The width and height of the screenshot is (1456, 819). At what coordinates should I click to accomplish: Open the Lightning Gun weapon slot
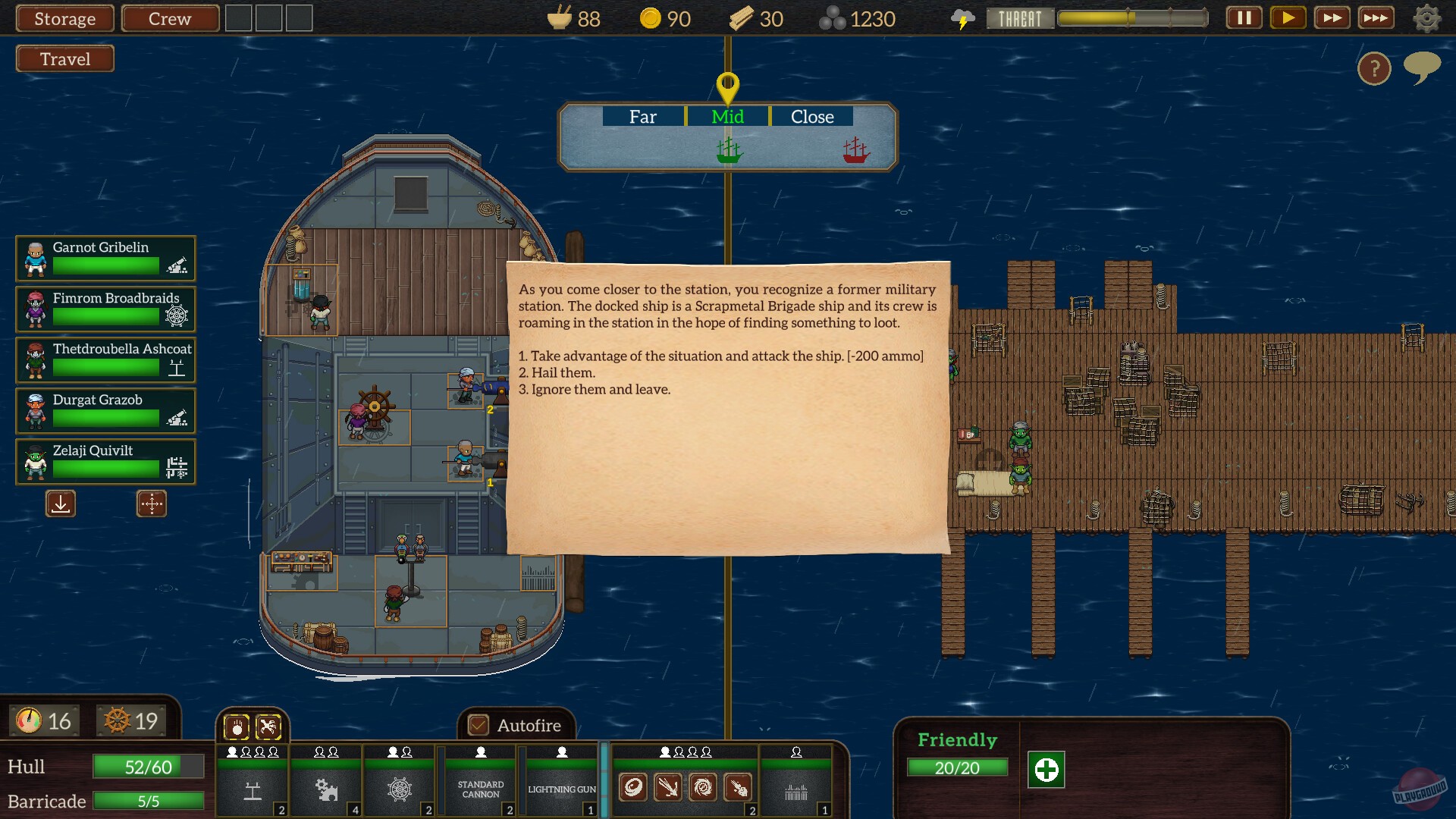pos(561,789)
